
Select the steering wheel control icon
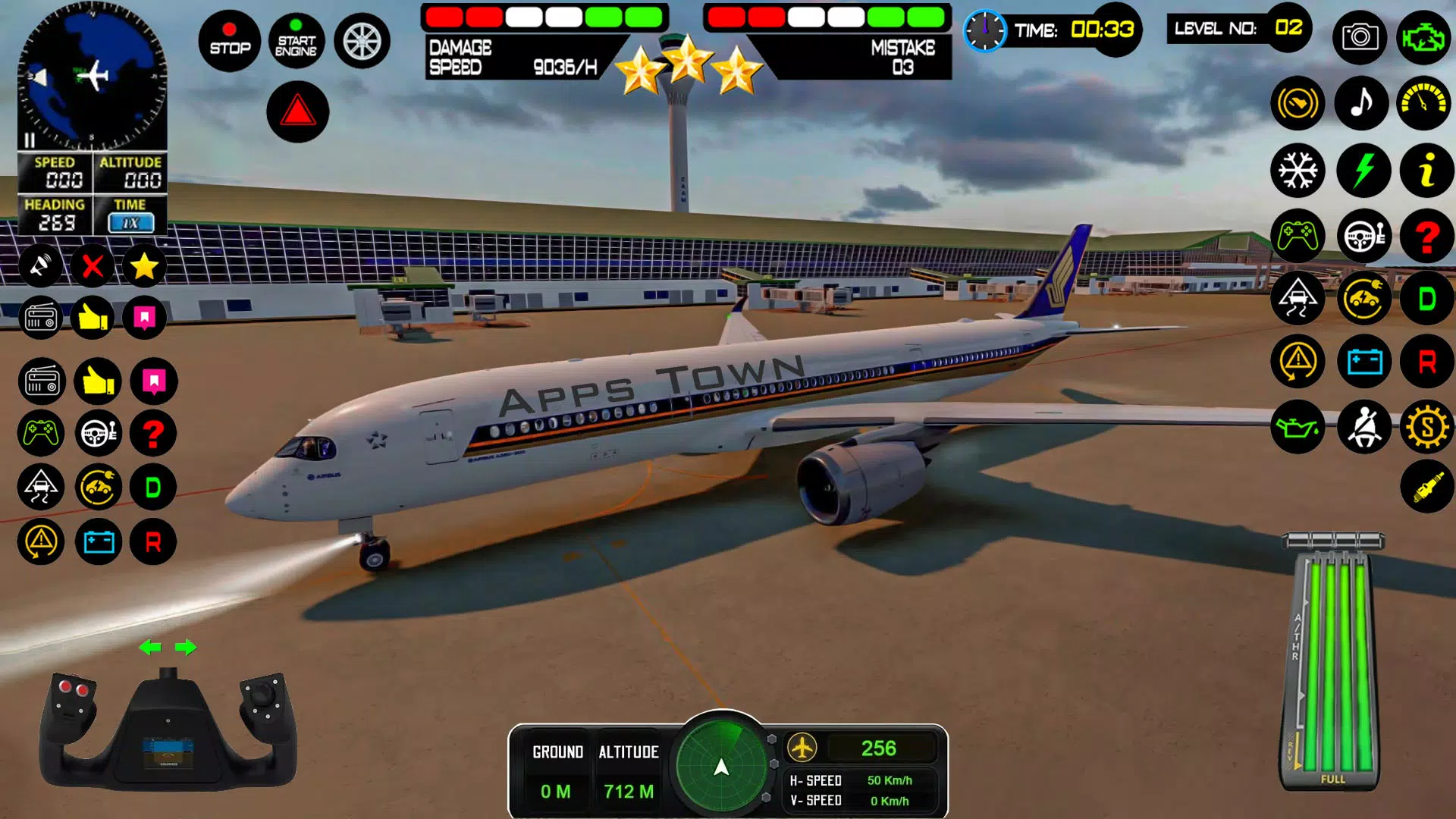click(1362, 237)
